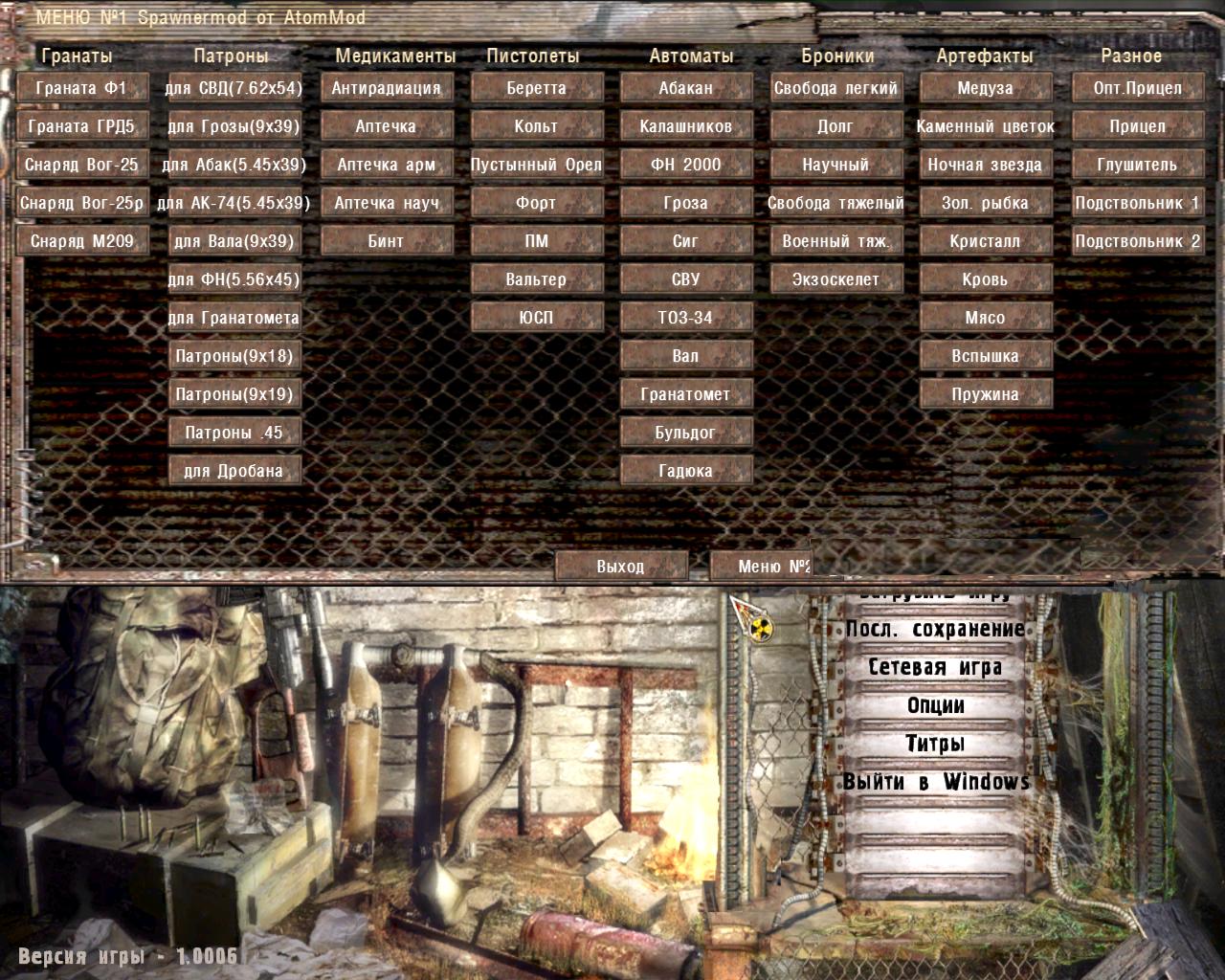Select the Пустынный Орел pistol
1225x980 pixels.
[535, 164]
